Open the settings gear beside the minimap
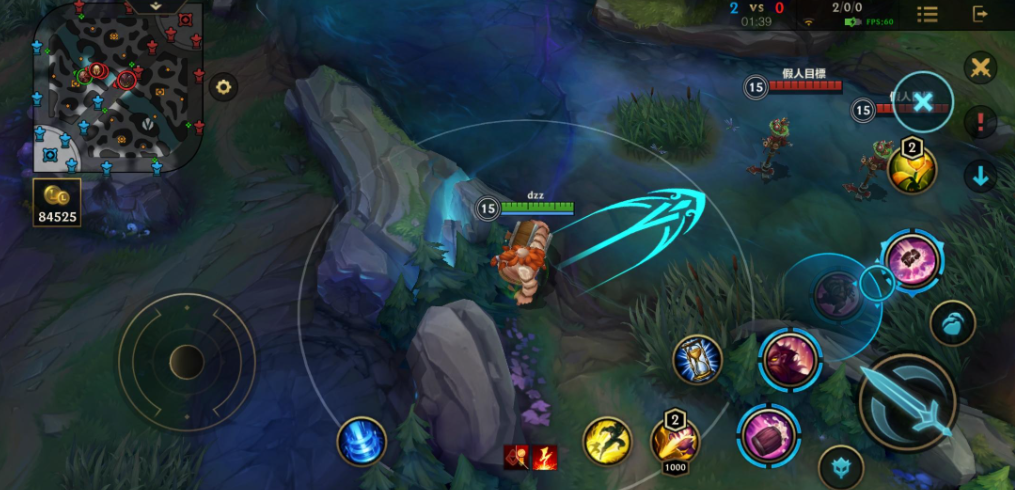 223,87
